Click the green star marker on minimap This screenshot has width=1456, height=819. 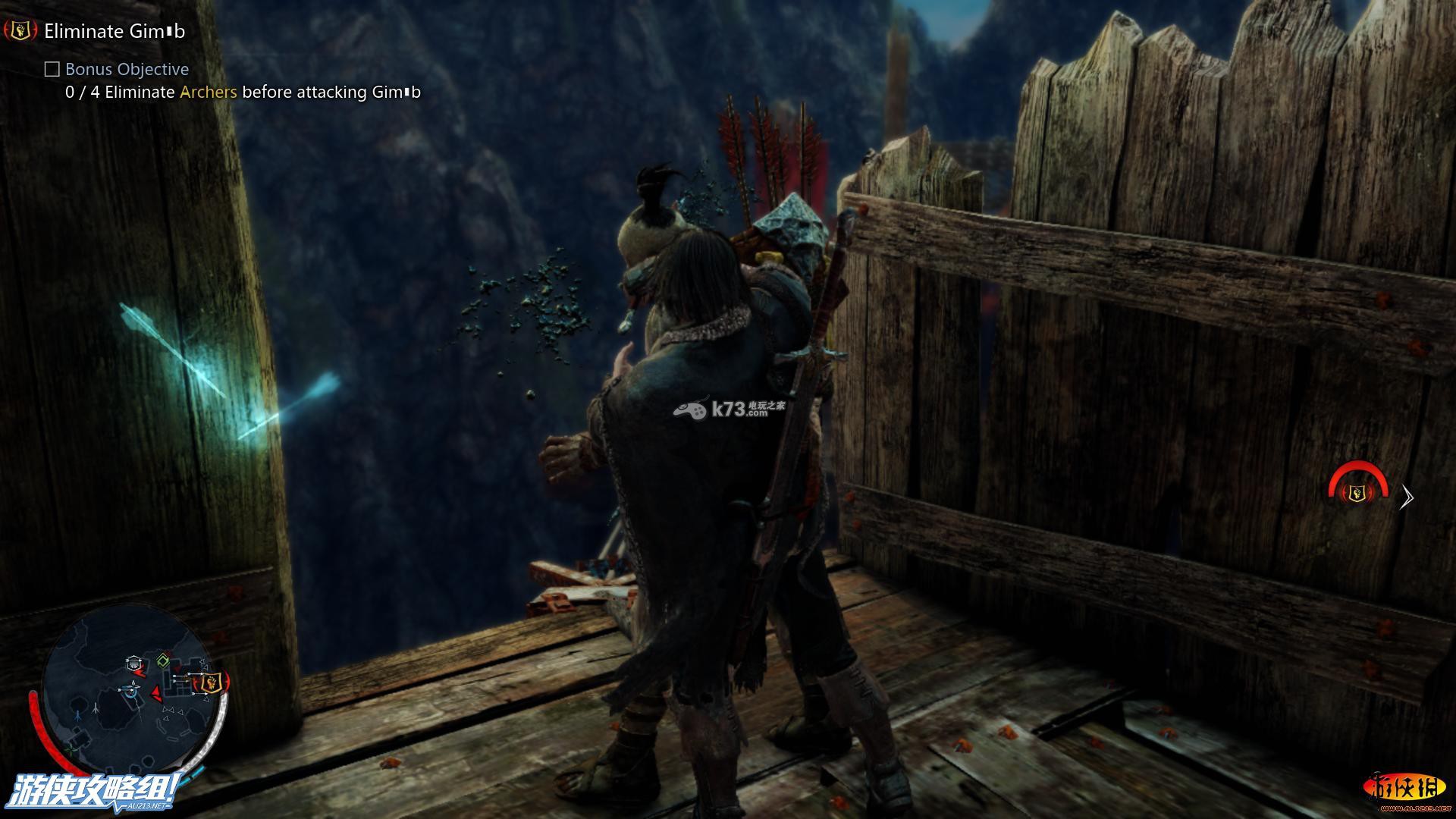[71, 749]
